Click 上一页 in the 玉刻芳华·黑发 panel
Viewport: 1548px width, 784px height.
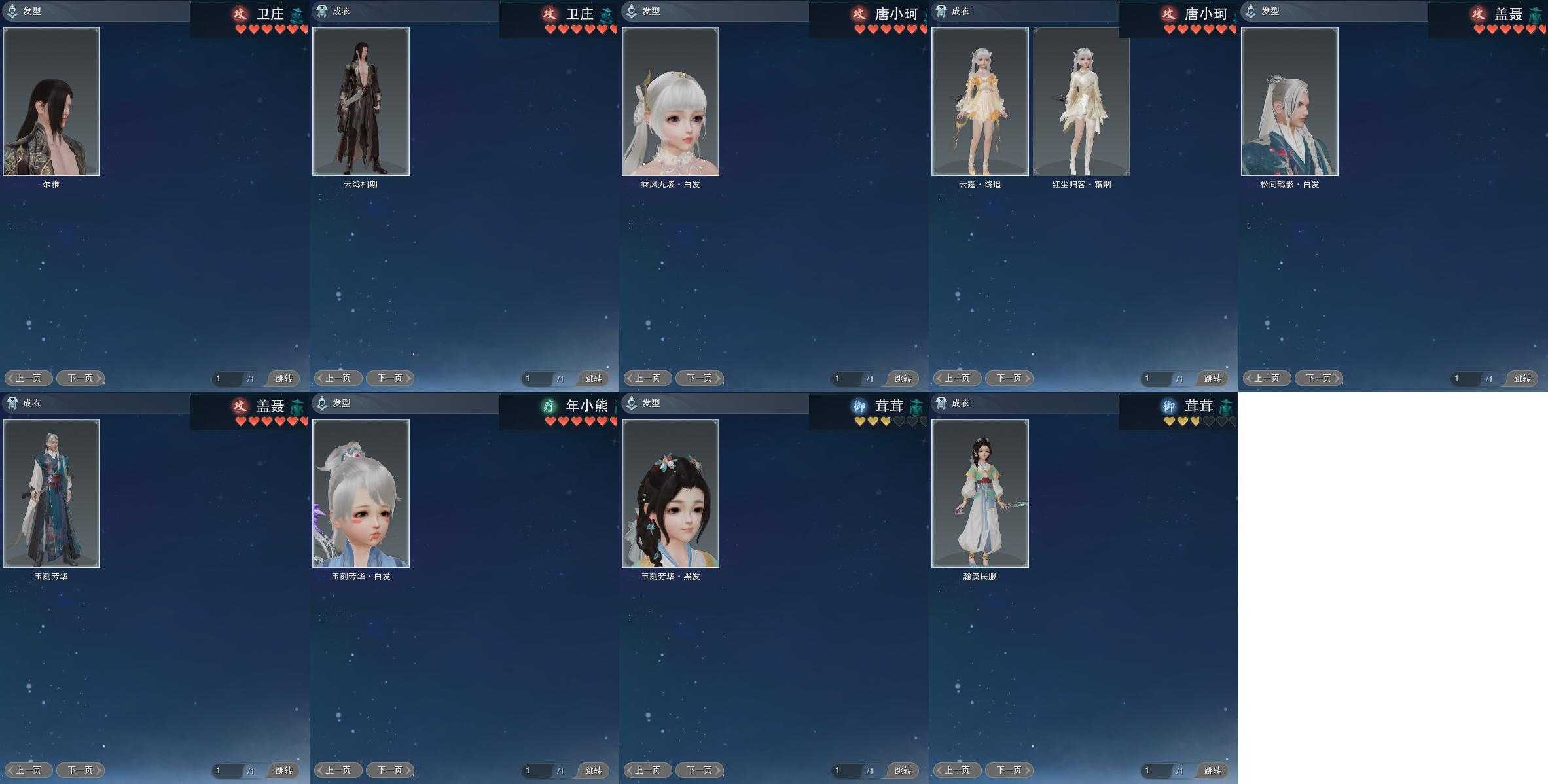tap(647, 770)
